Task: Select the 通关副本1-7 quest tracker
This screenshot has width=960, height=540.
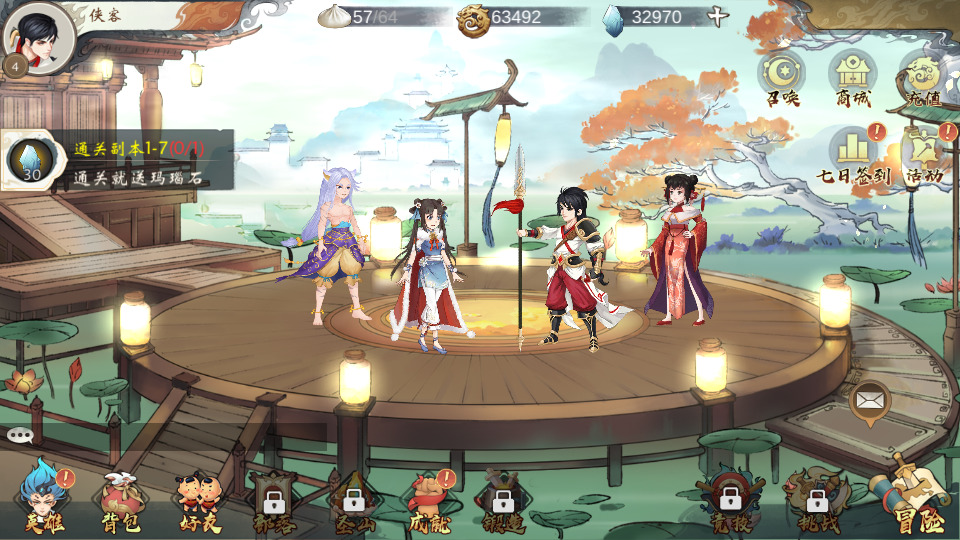Action: click(118, 160)
